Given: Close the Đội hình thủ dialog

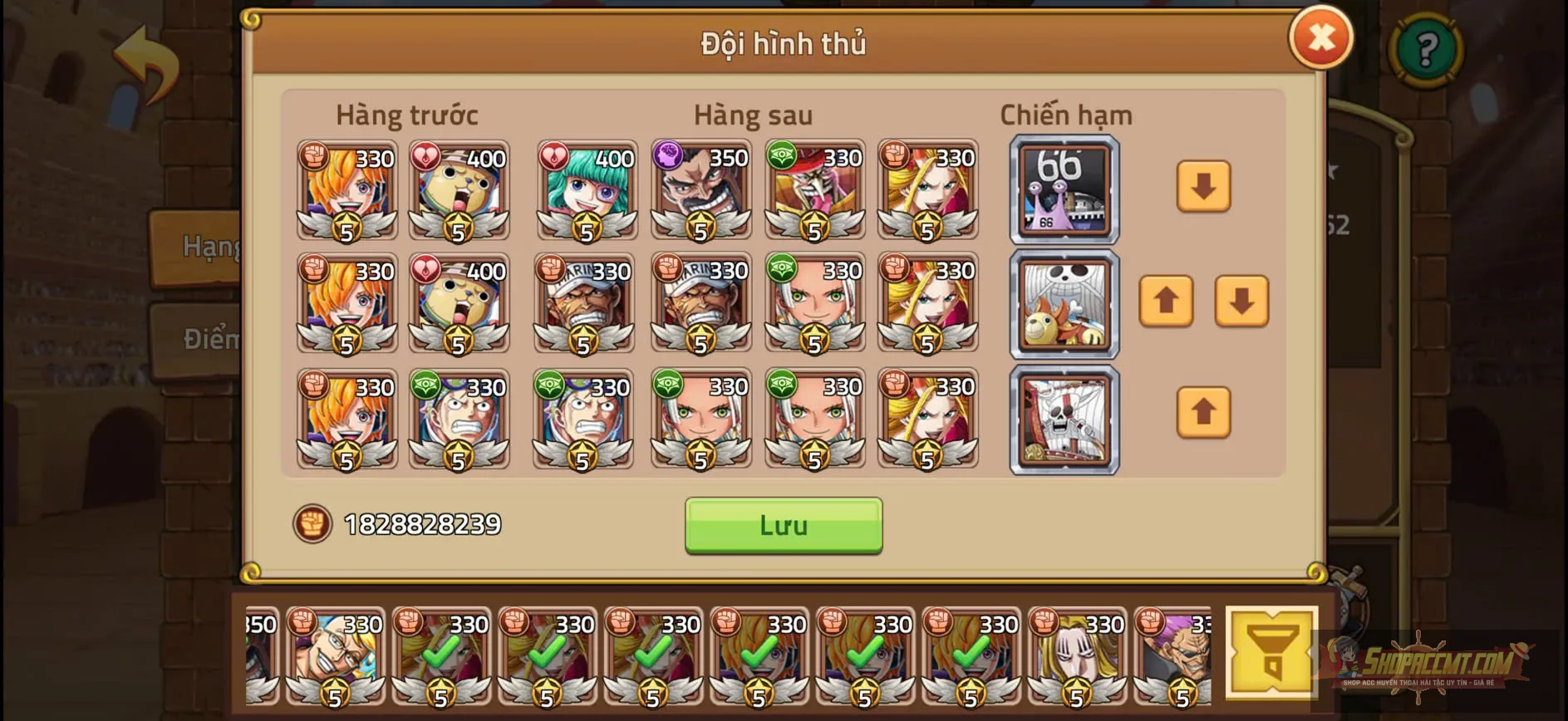Looking at the screenshot, I should [x=1322, y=38].
